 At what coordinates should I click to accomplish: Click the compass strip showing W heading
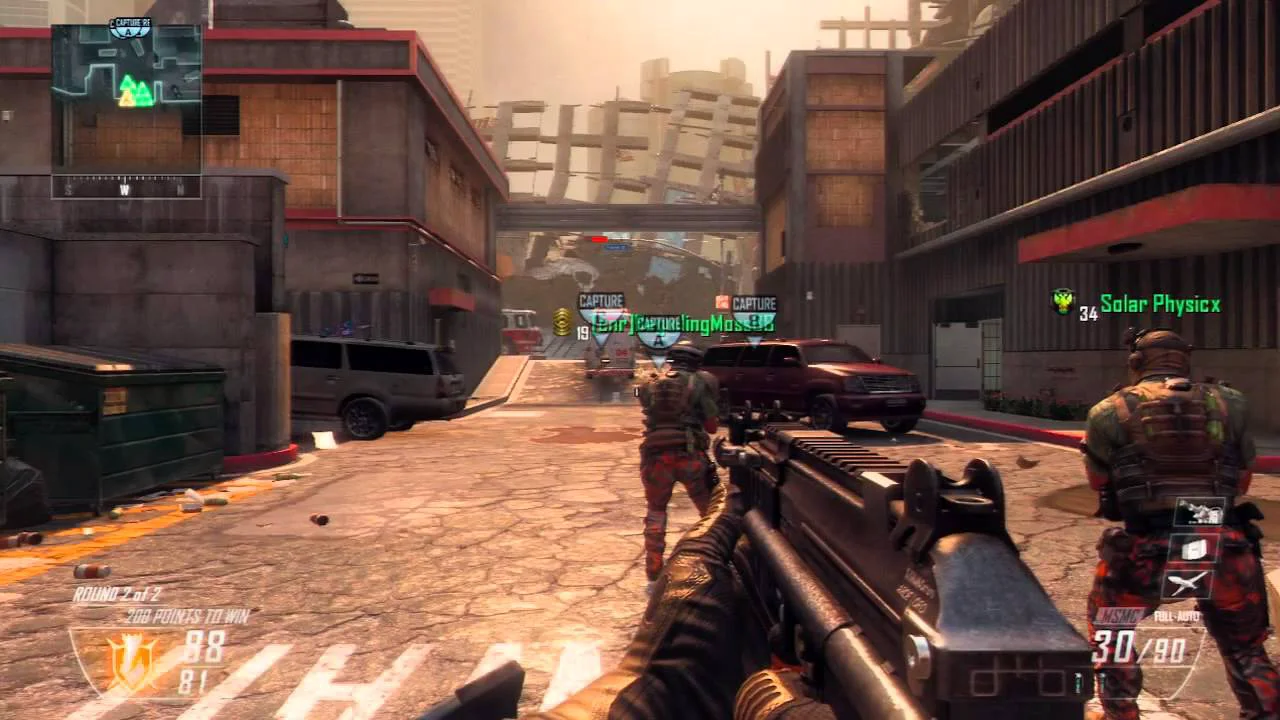click(126, 187)
